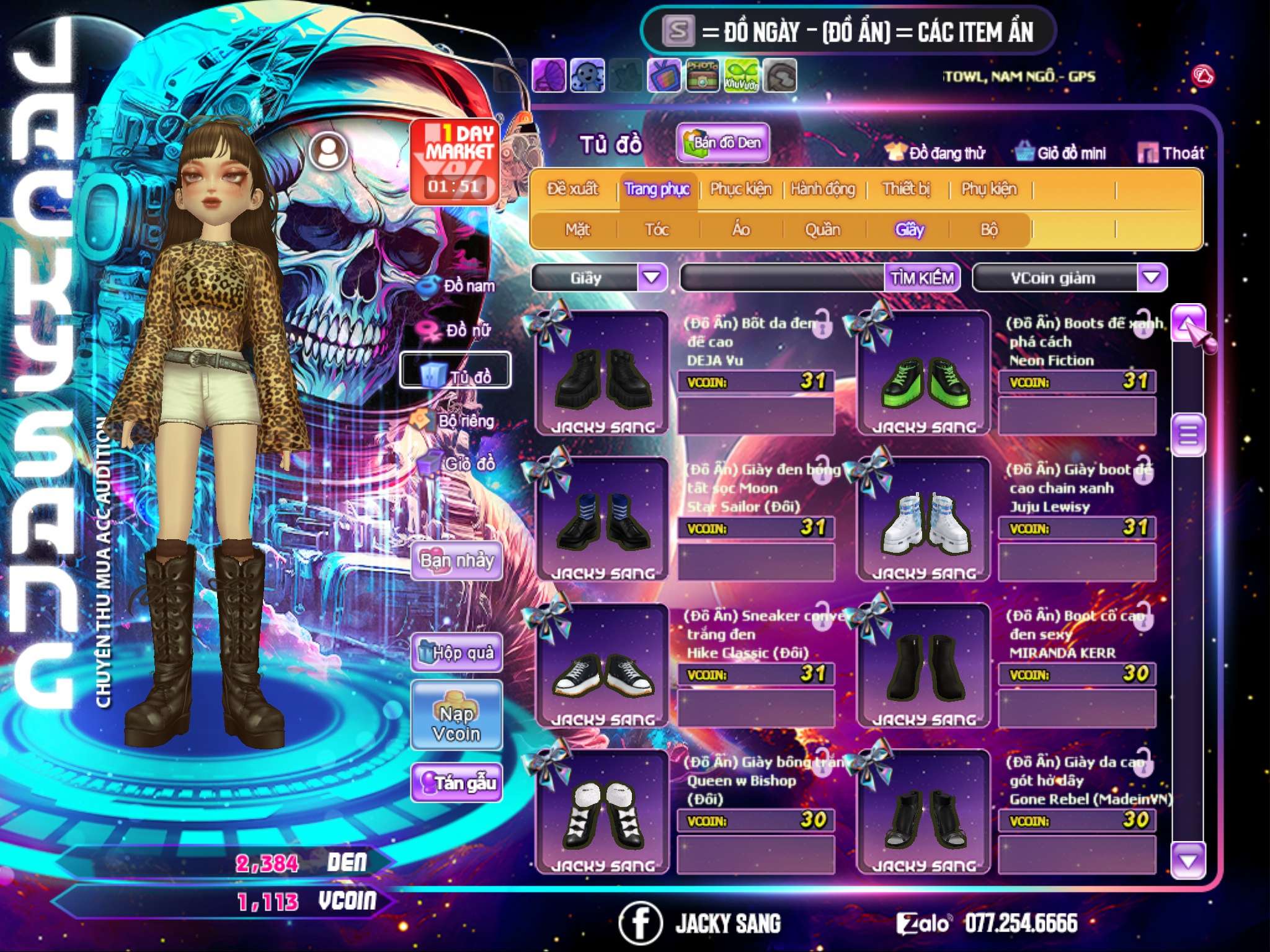1270x952 pixels.
Task: Pick the white Juju Lewisy chain boots
Action: click(924, 520)
